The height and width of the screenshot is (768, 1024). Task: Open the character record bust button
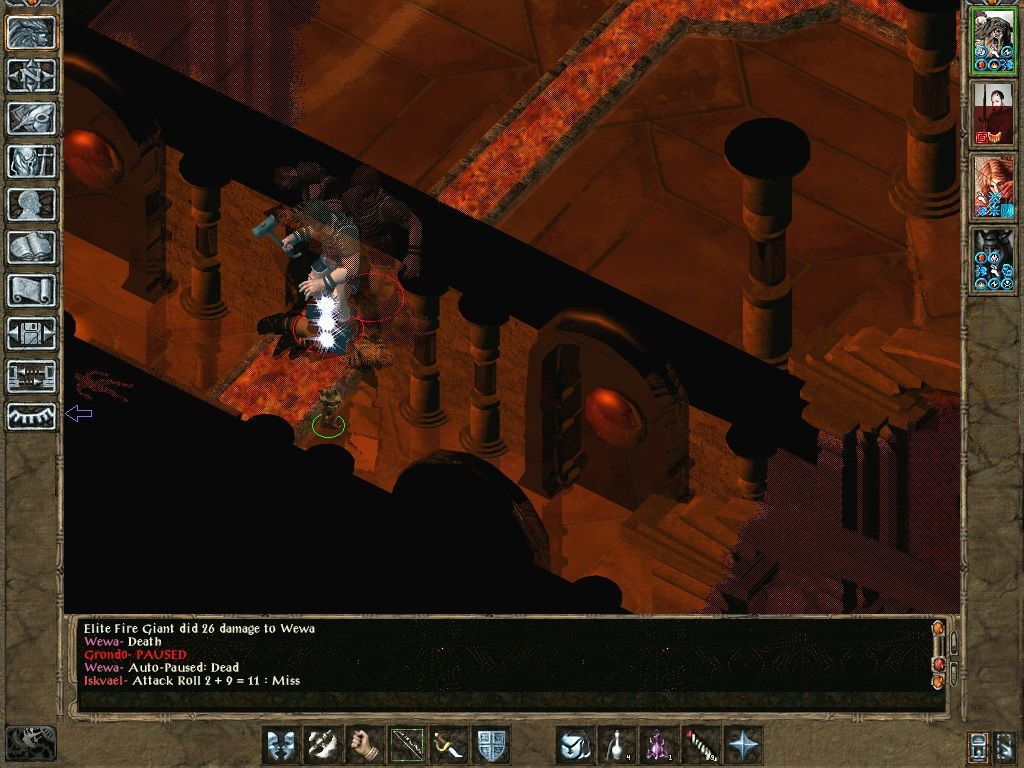[31, 204]
